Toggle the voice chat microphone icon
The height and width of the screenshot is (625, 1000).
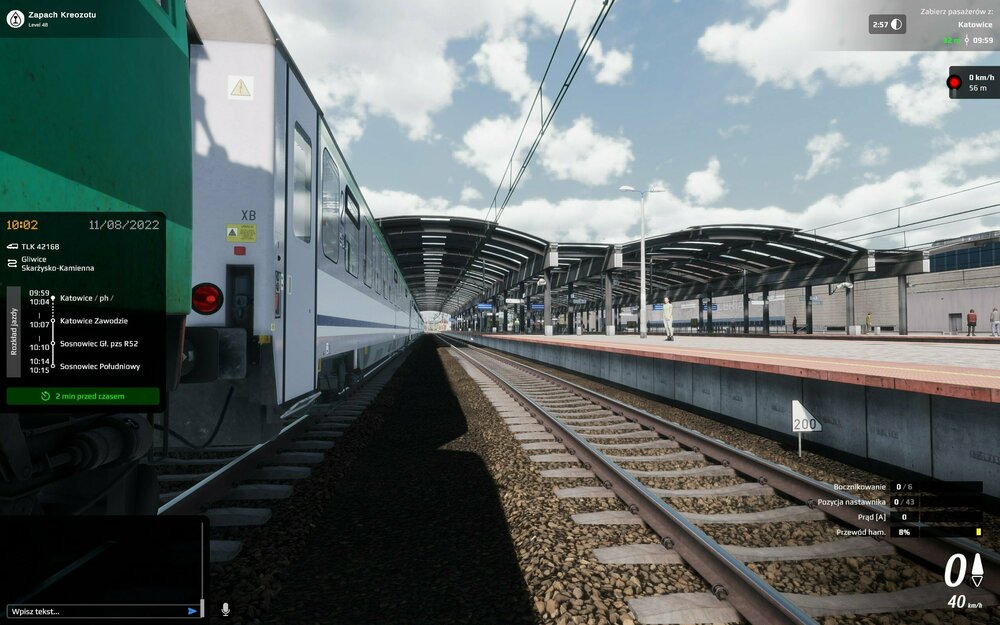[225, 609]
